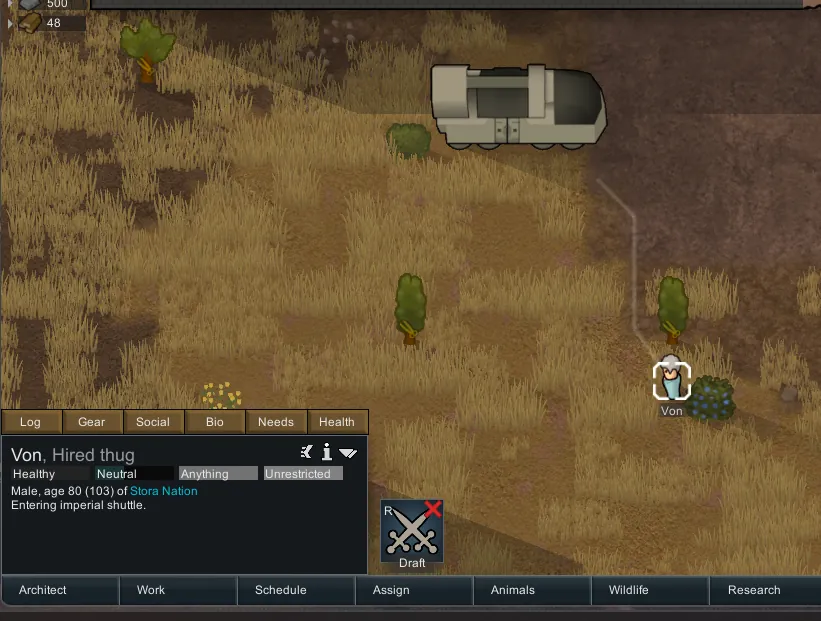Open the Animals menu
Image resolution: width=821 pixels, height=621 pixels.
point(513,590)
